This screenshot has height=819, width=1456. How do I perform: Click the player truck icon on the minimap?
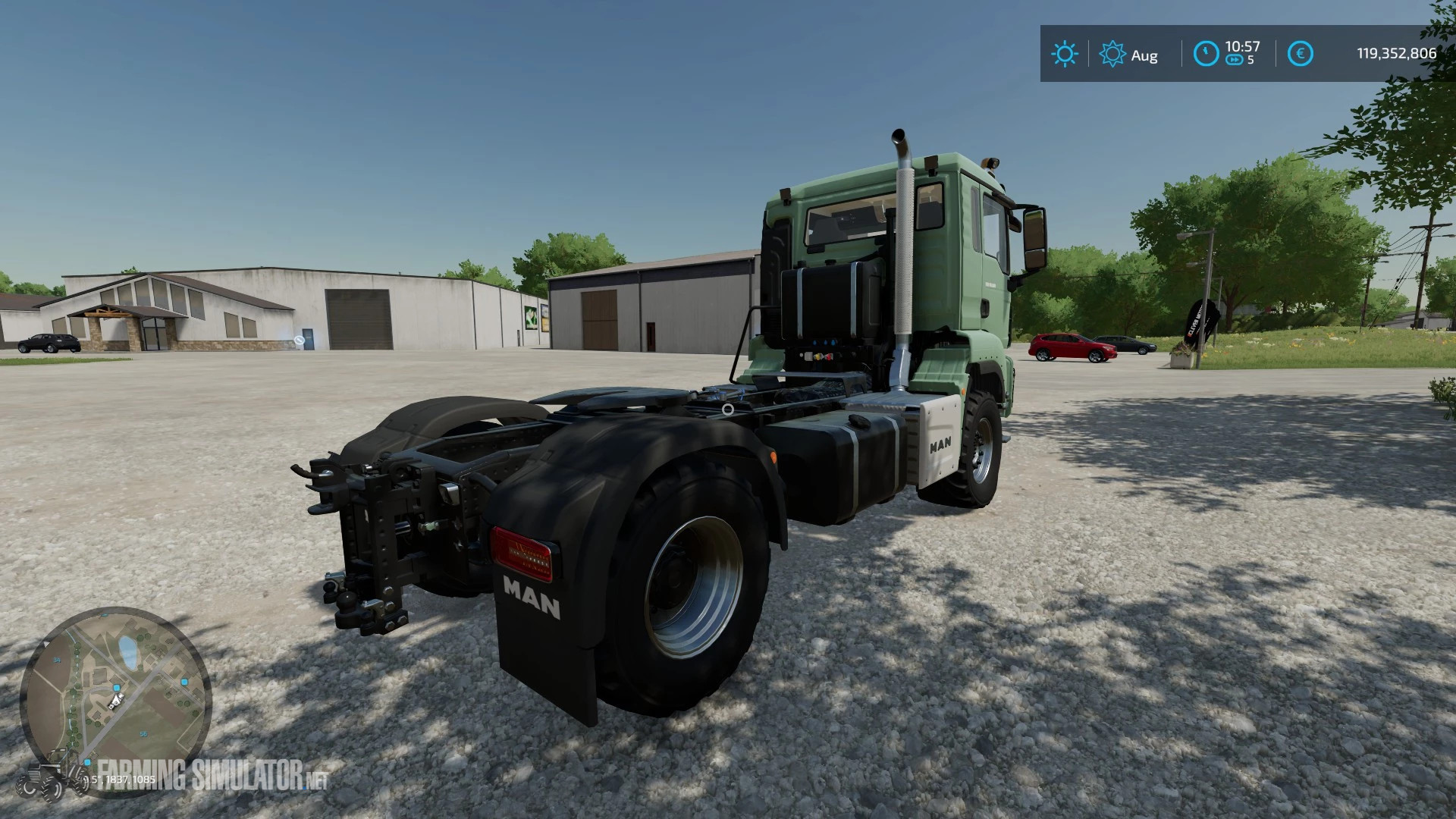pos(116,701)
